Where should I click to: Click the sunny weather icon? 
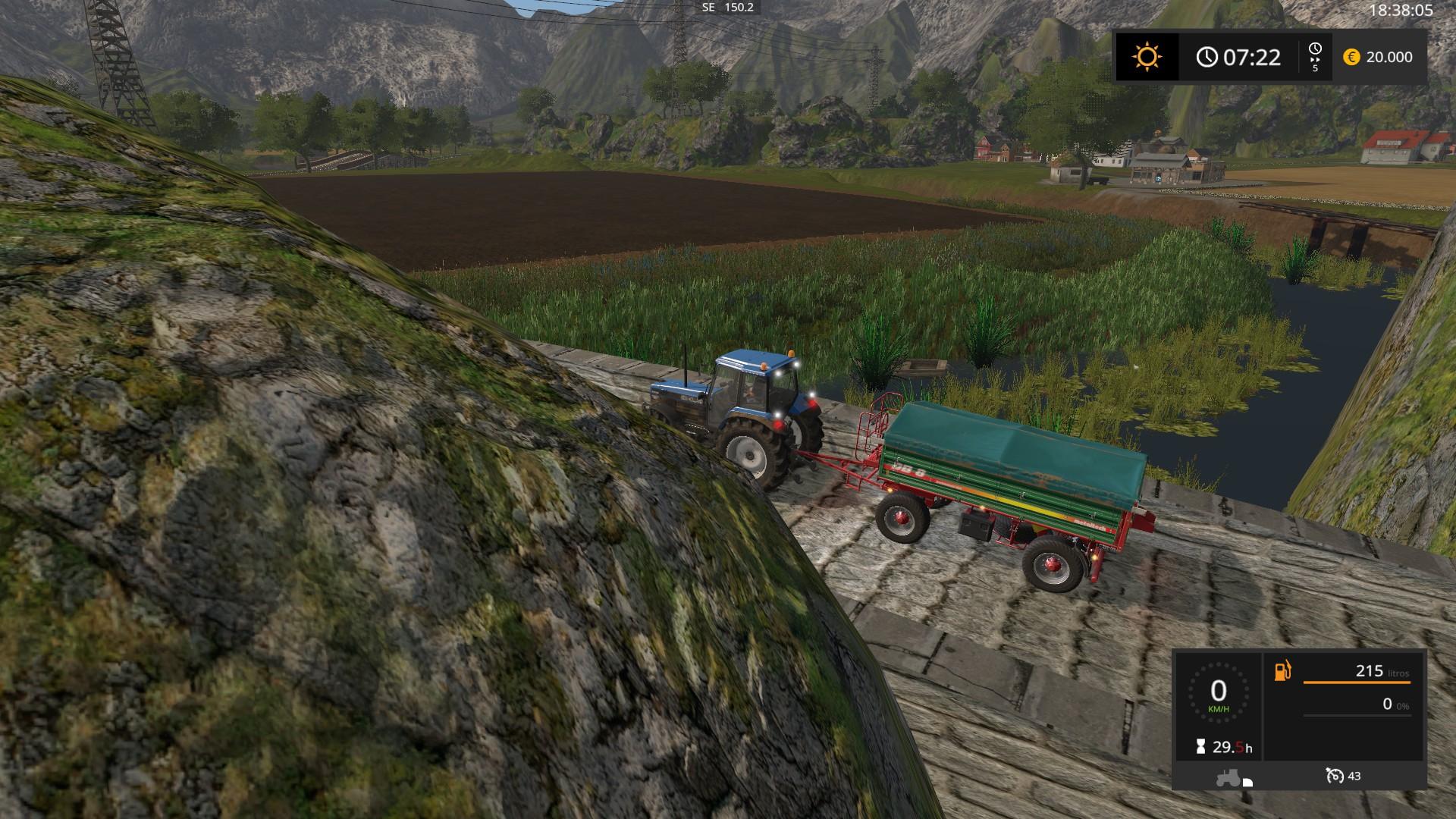click(x=1147, y=57)
